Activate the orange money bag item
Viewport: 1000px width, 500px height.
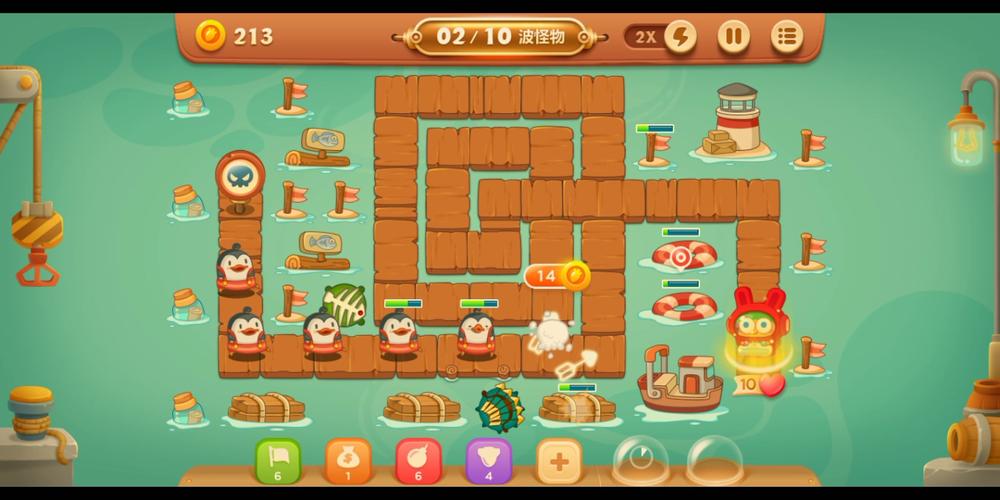348,461
